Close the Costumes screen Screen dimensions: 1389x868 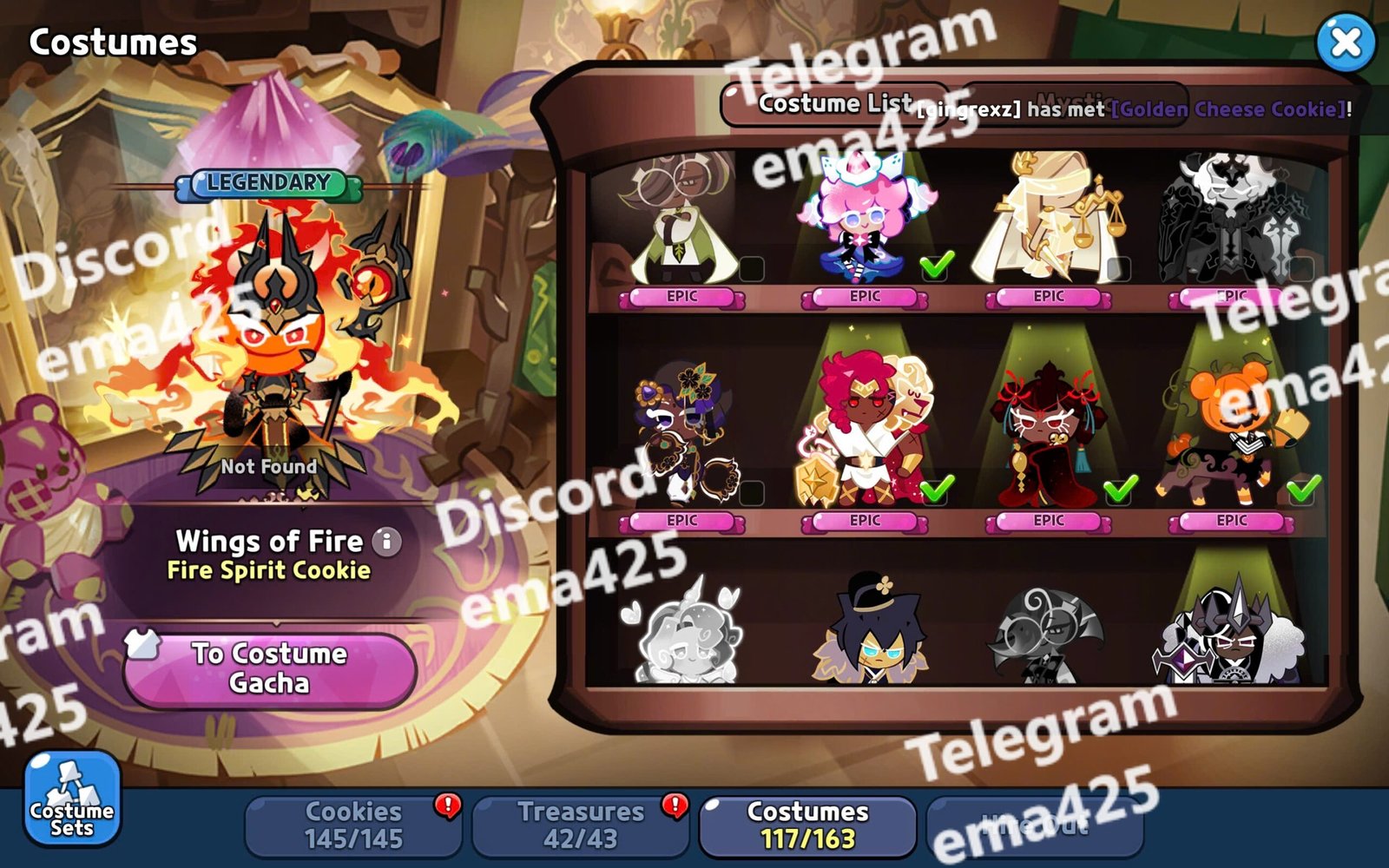coord(1345,42)
